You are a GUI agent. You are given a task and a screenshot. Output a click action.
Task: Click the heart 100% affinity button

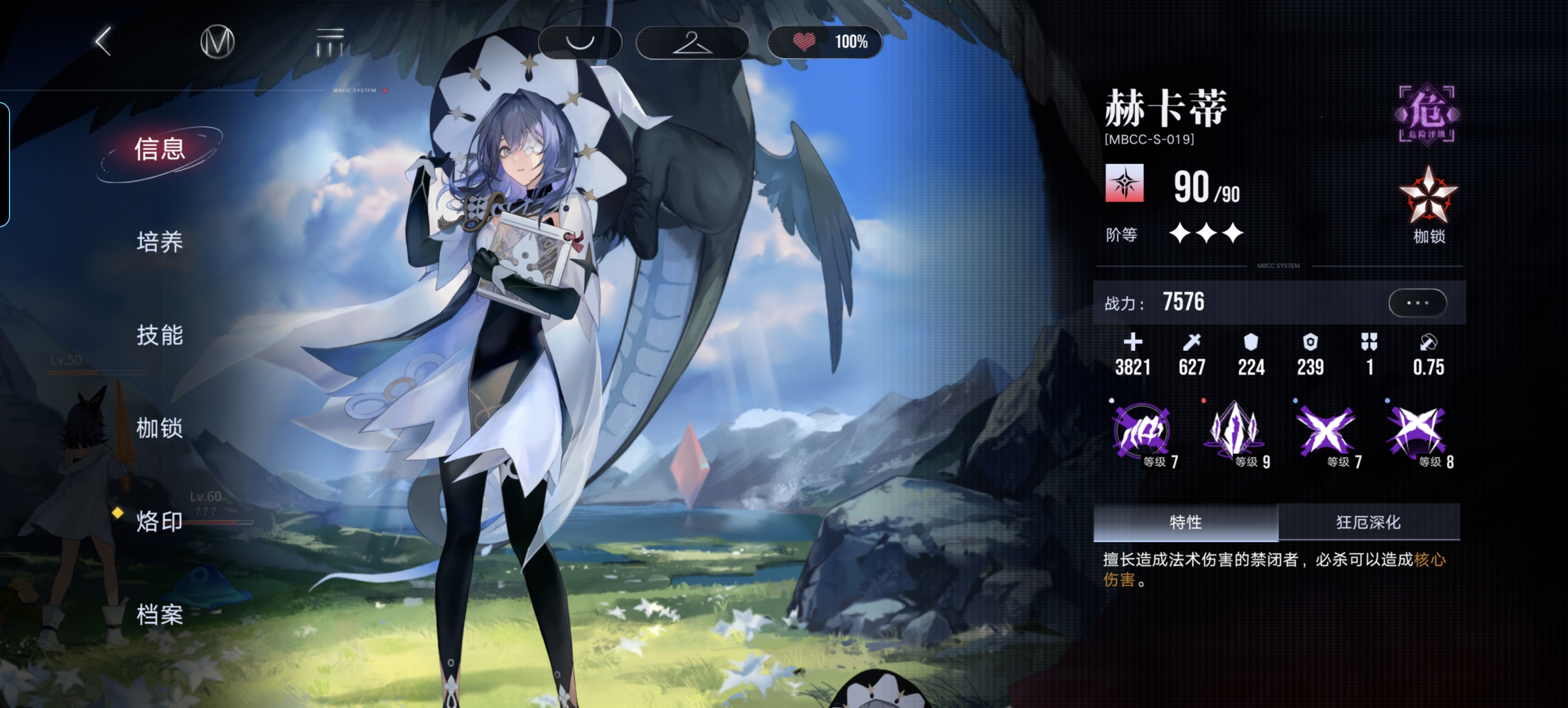point(825,42)
